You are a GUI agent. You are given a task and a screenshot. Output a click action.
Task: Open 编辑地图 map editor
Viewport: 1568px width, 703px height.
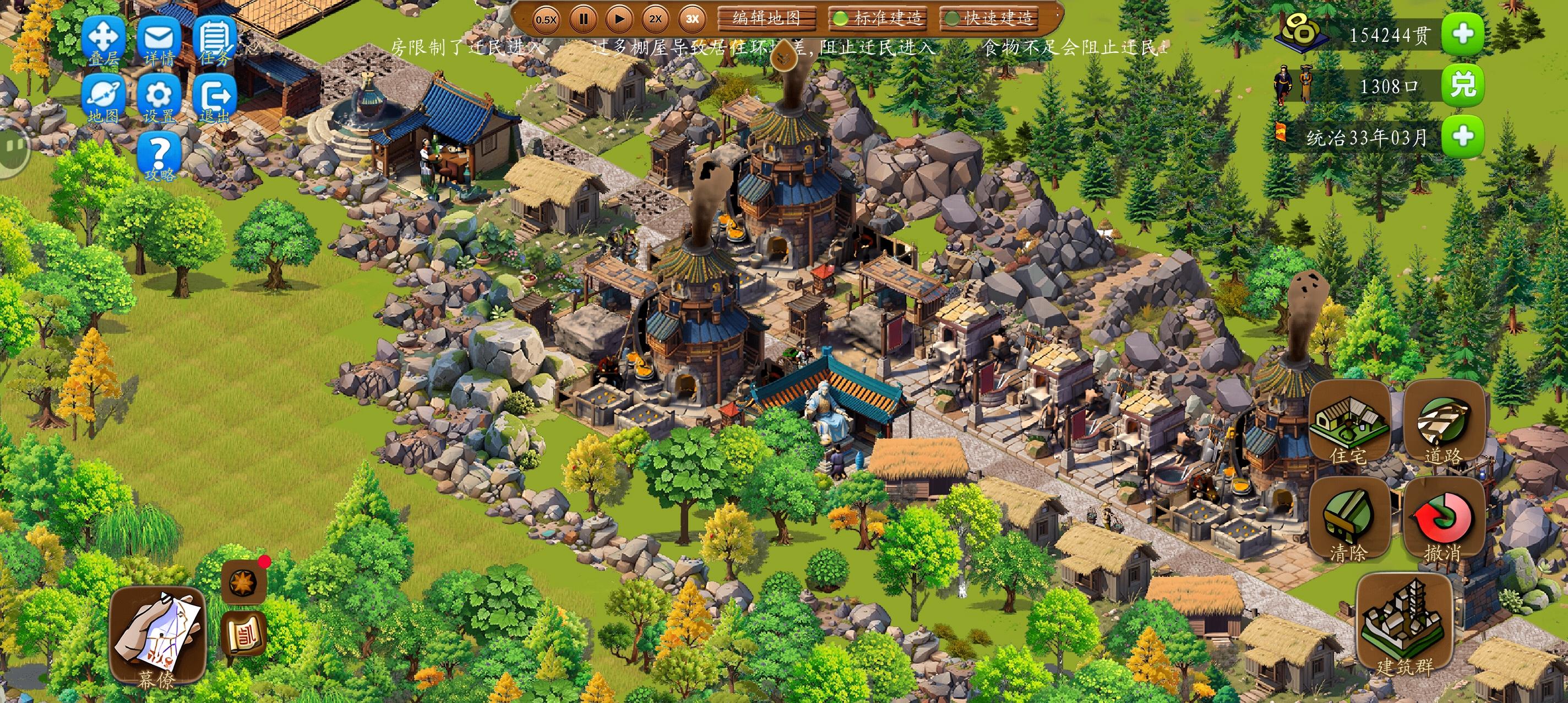pos(766,18)
